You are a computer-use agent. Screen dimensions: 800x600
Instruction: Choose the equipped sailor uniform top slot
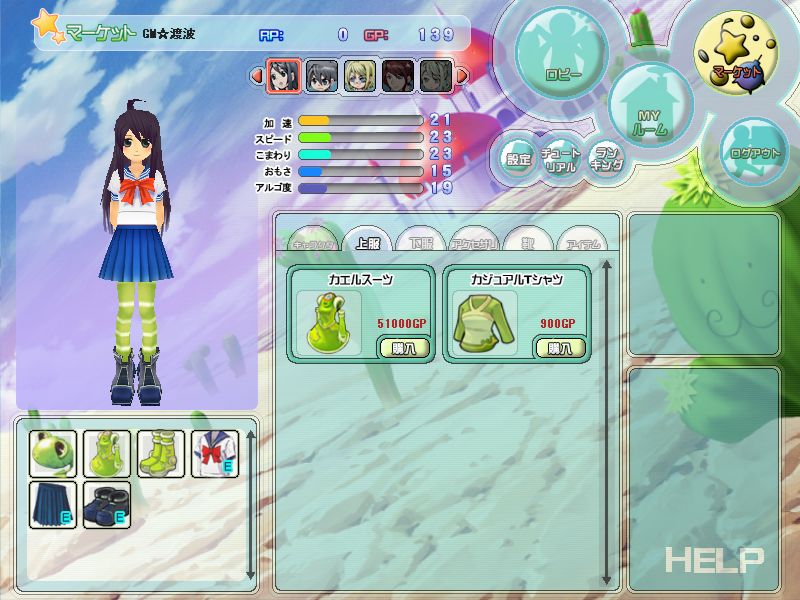pos(214,455)
